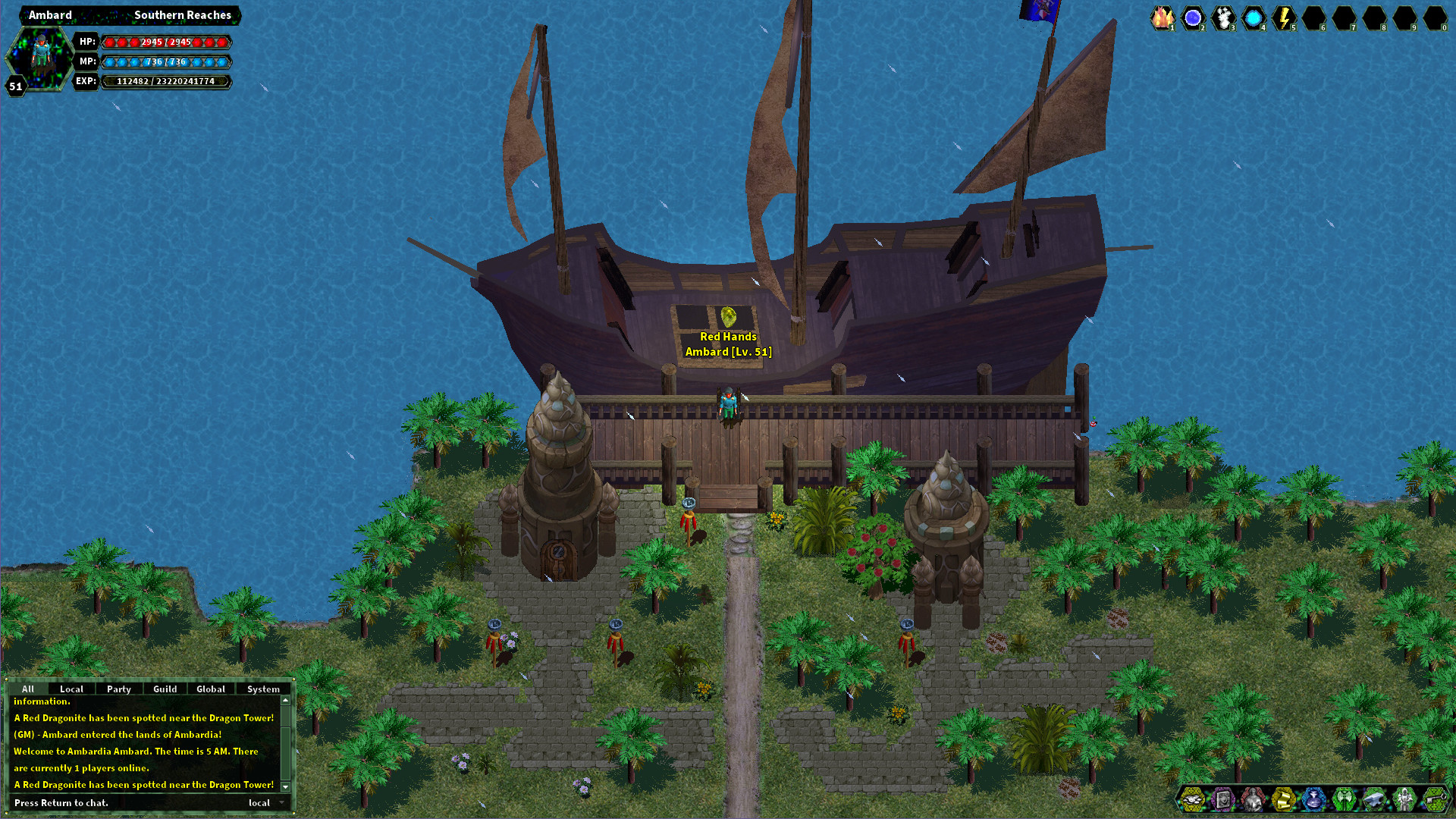Open the quest scroll icon
The width and height of the screenshot is (1456, 819).
(x=1283, y=800)
